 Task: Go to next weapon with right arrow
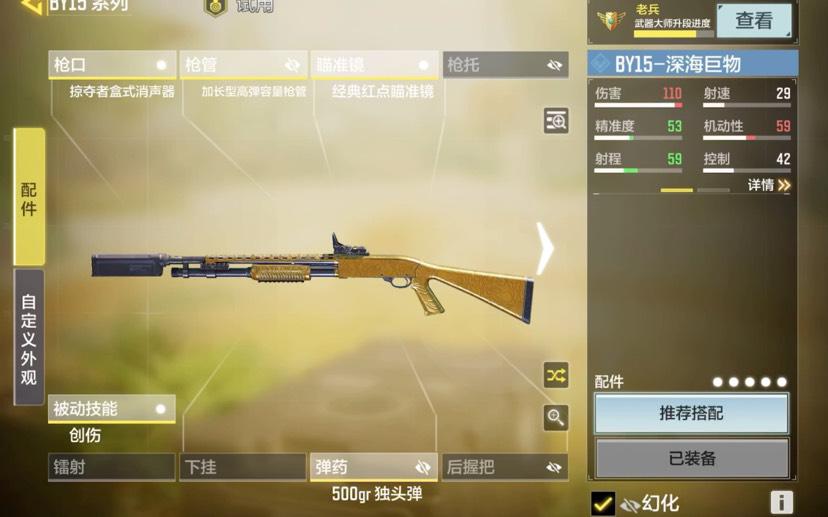[x=545, y=248]
